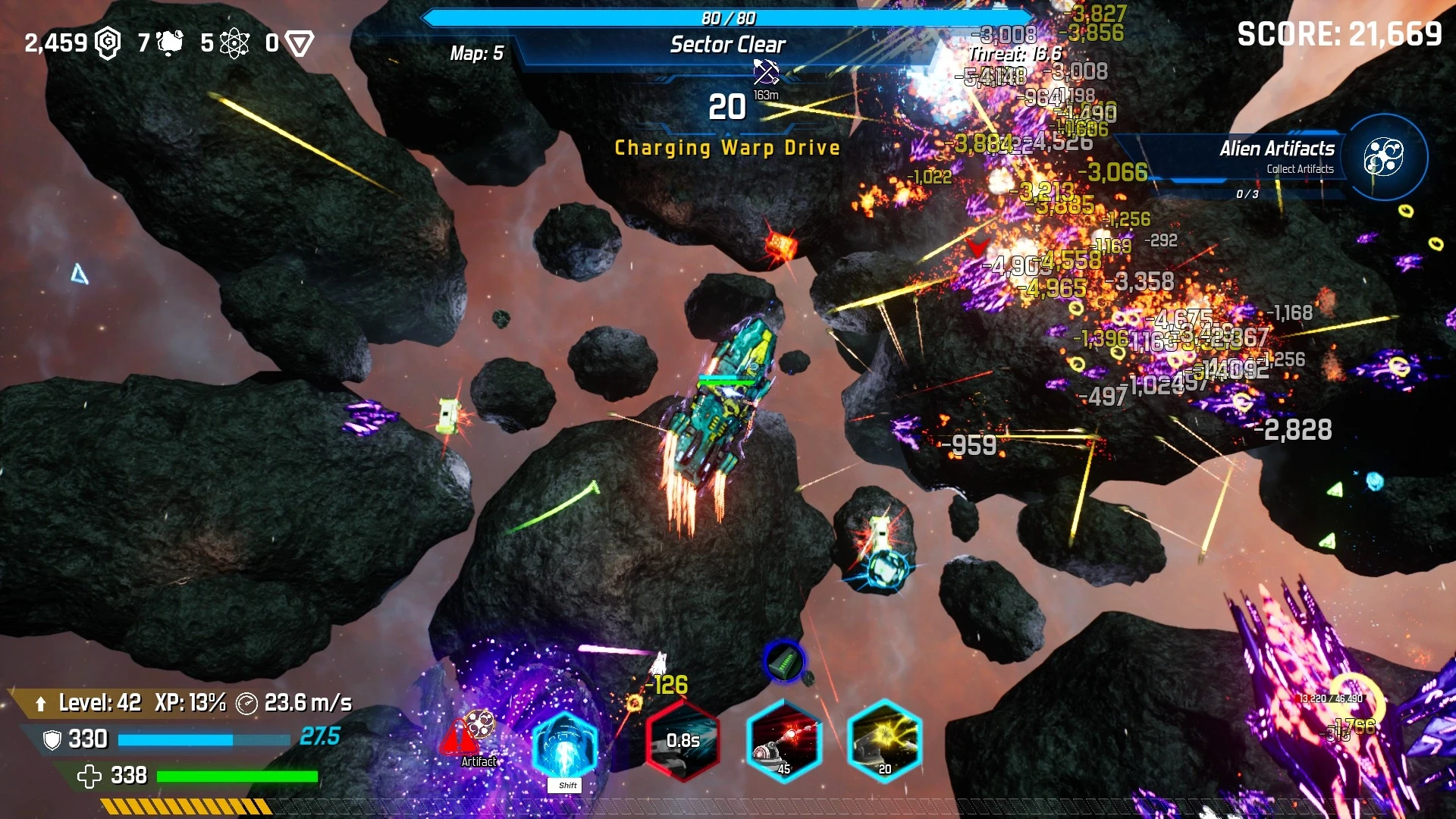Trigger the yellow lightning cannon weapon
The image size is (1456, 819).
click(x=884, y=741)
